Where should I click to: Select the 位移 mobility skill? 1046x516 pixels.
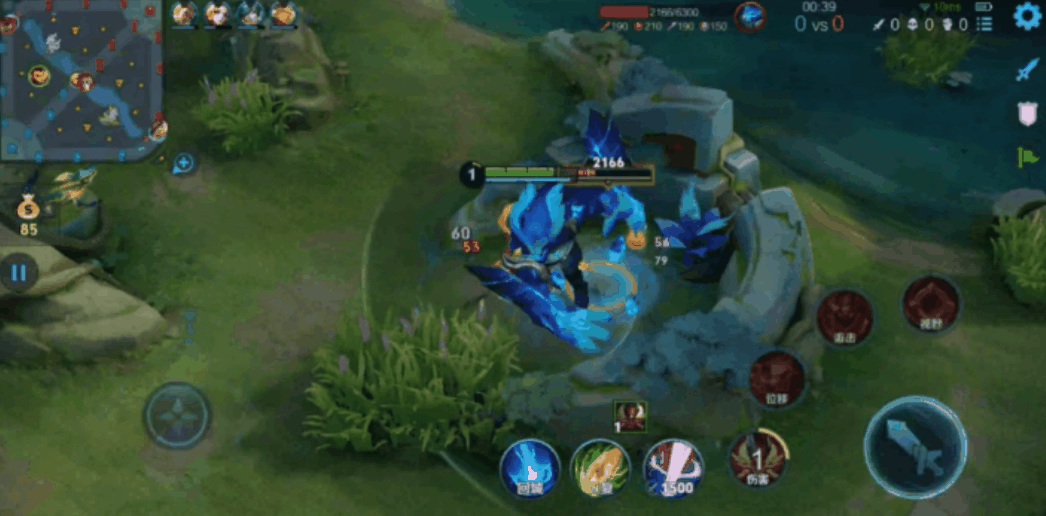click(x=777, y=379)
